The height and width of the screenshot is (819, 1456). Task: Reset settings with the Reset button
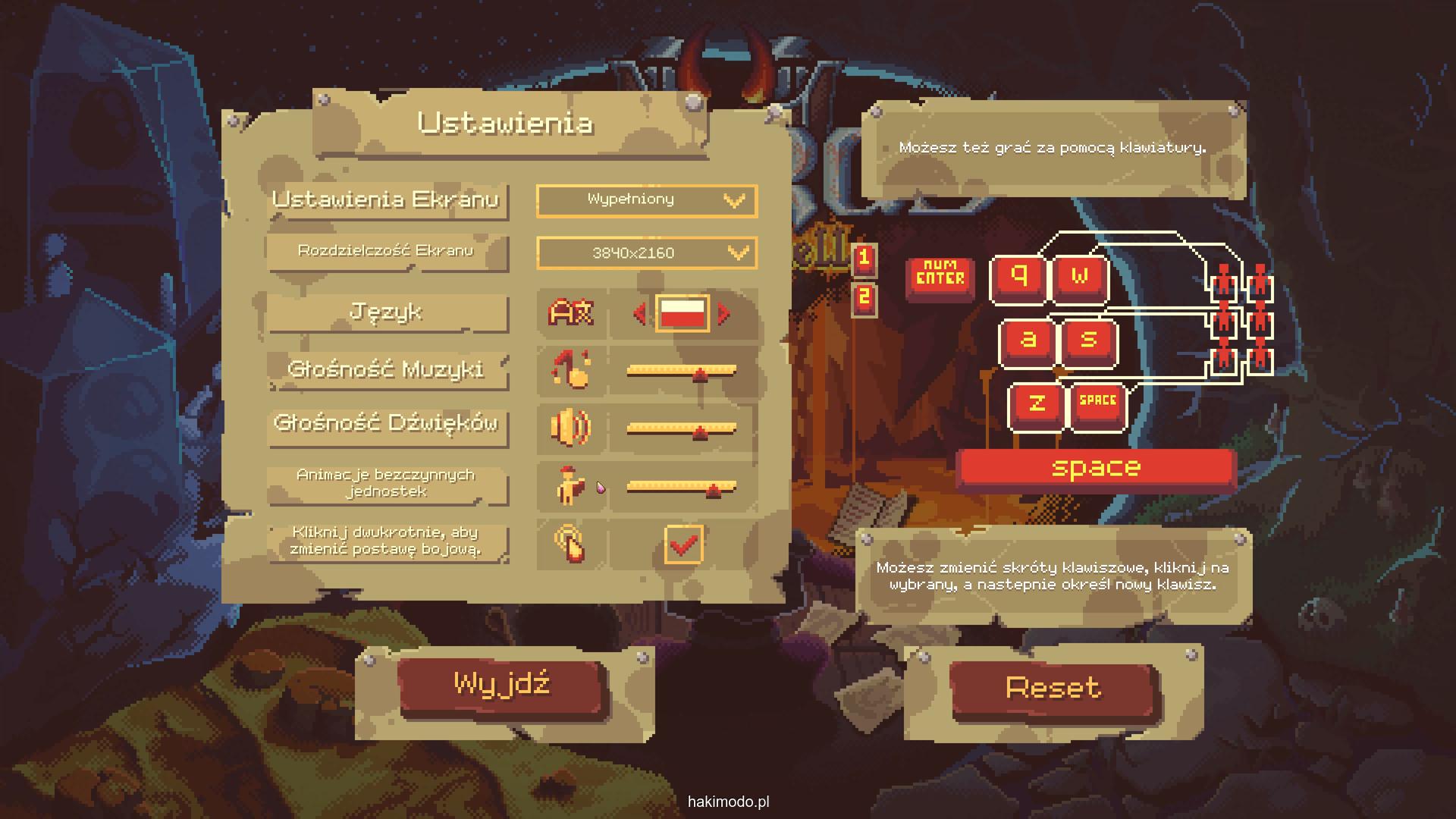click(x=1053, y=689)
